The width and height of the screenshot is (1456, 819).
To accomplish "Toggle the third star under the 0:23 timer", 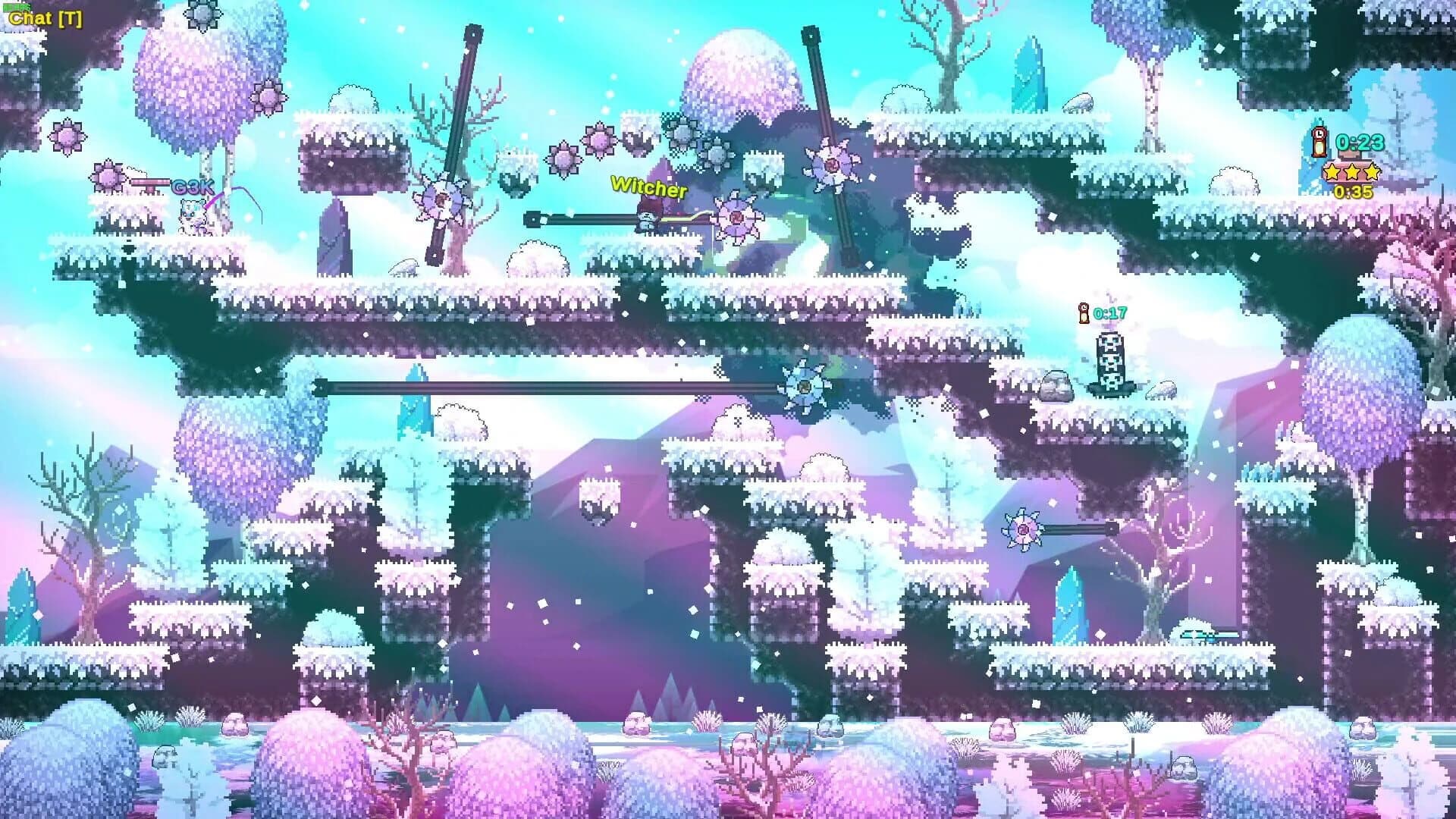I will 1373,172.
